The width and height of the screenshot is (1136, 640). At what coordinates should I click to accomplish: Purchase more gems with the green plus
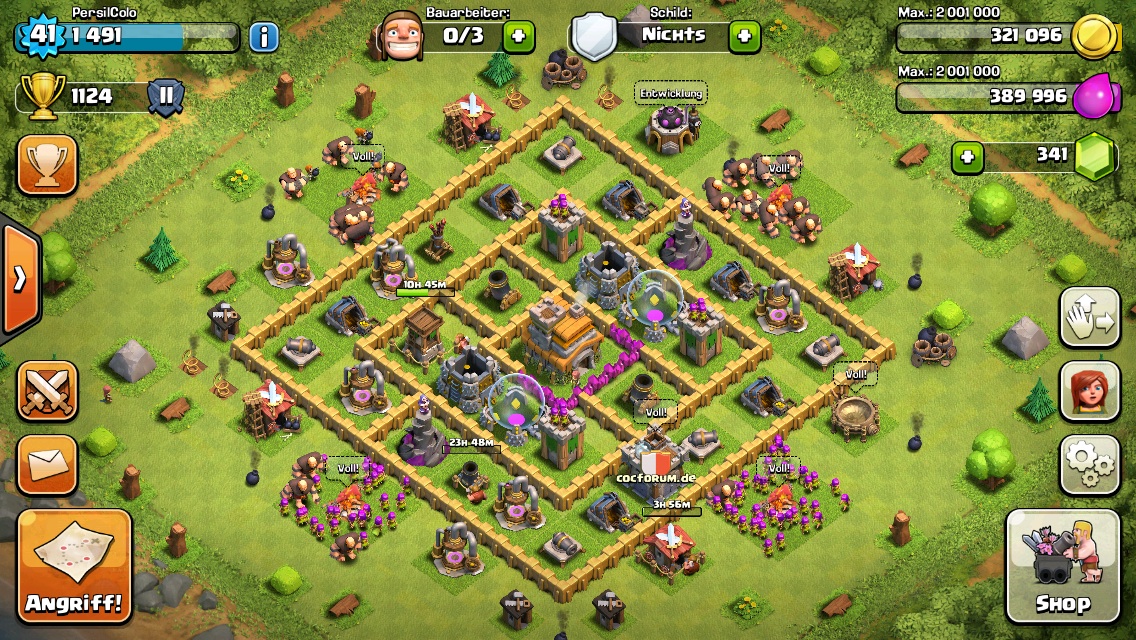click(966, 157)
